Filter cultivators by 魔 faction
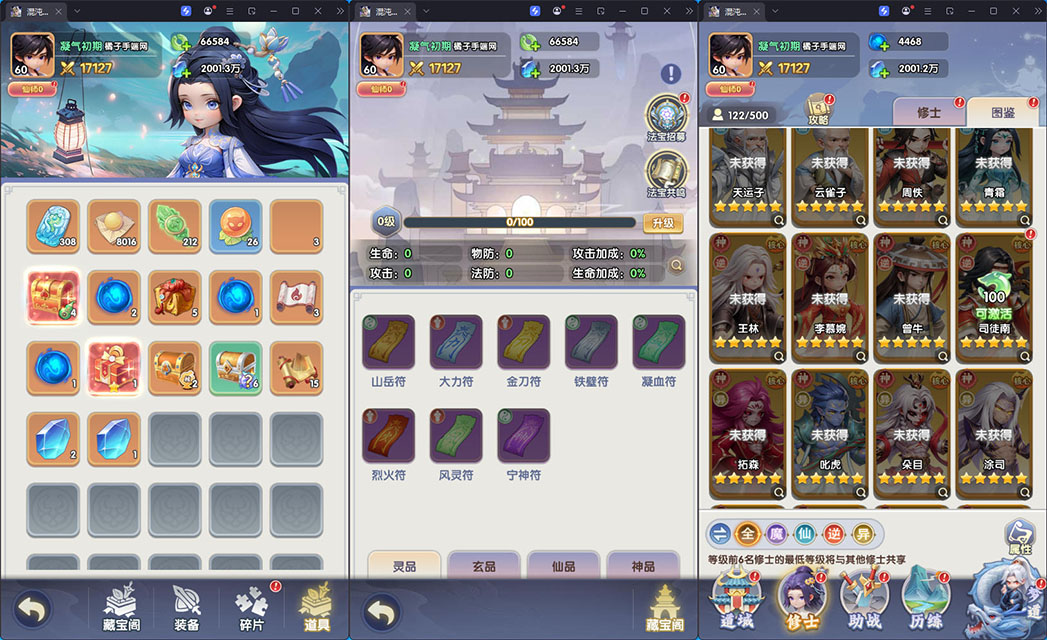 pyautogui.click(x=775, y=533)
